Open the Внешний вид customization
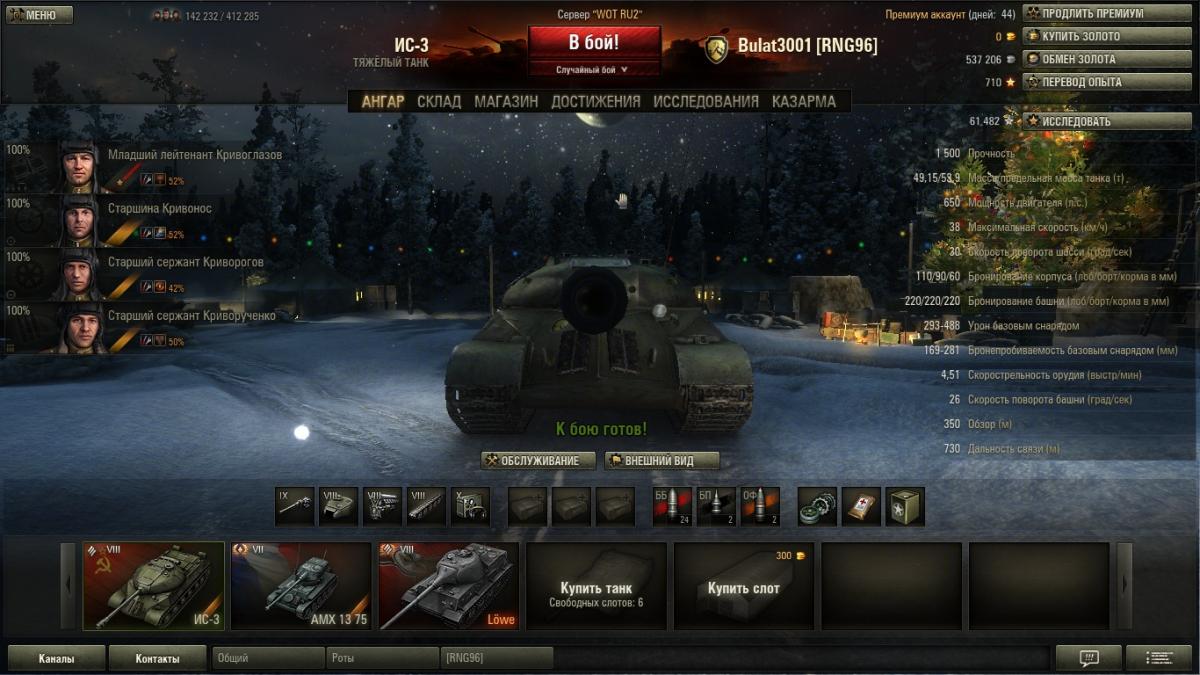The width and height of the screenshot is (1200, 675). point(662,461)
